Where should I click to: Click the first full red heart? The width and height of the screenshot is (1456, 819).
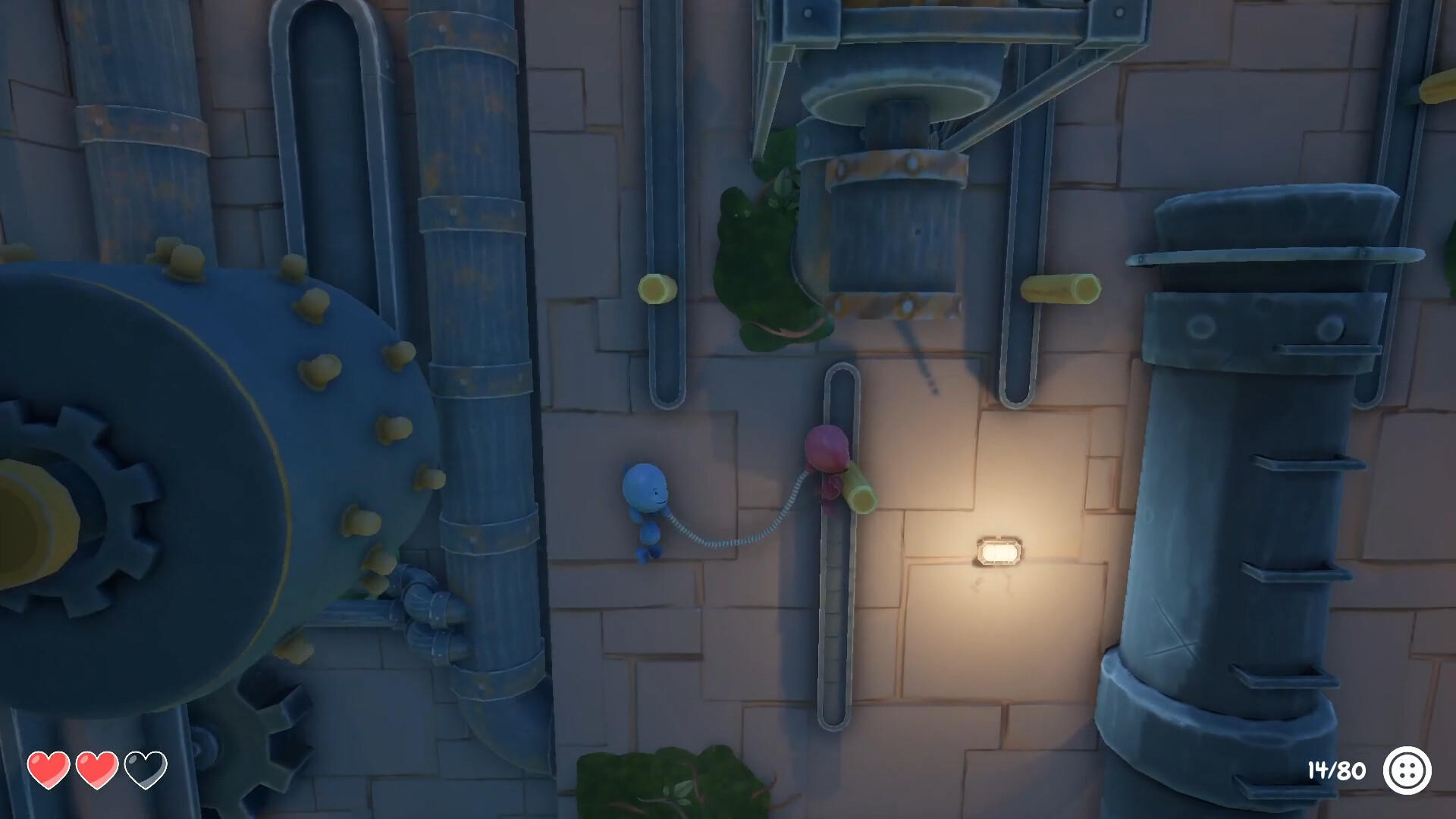[47, 770]
